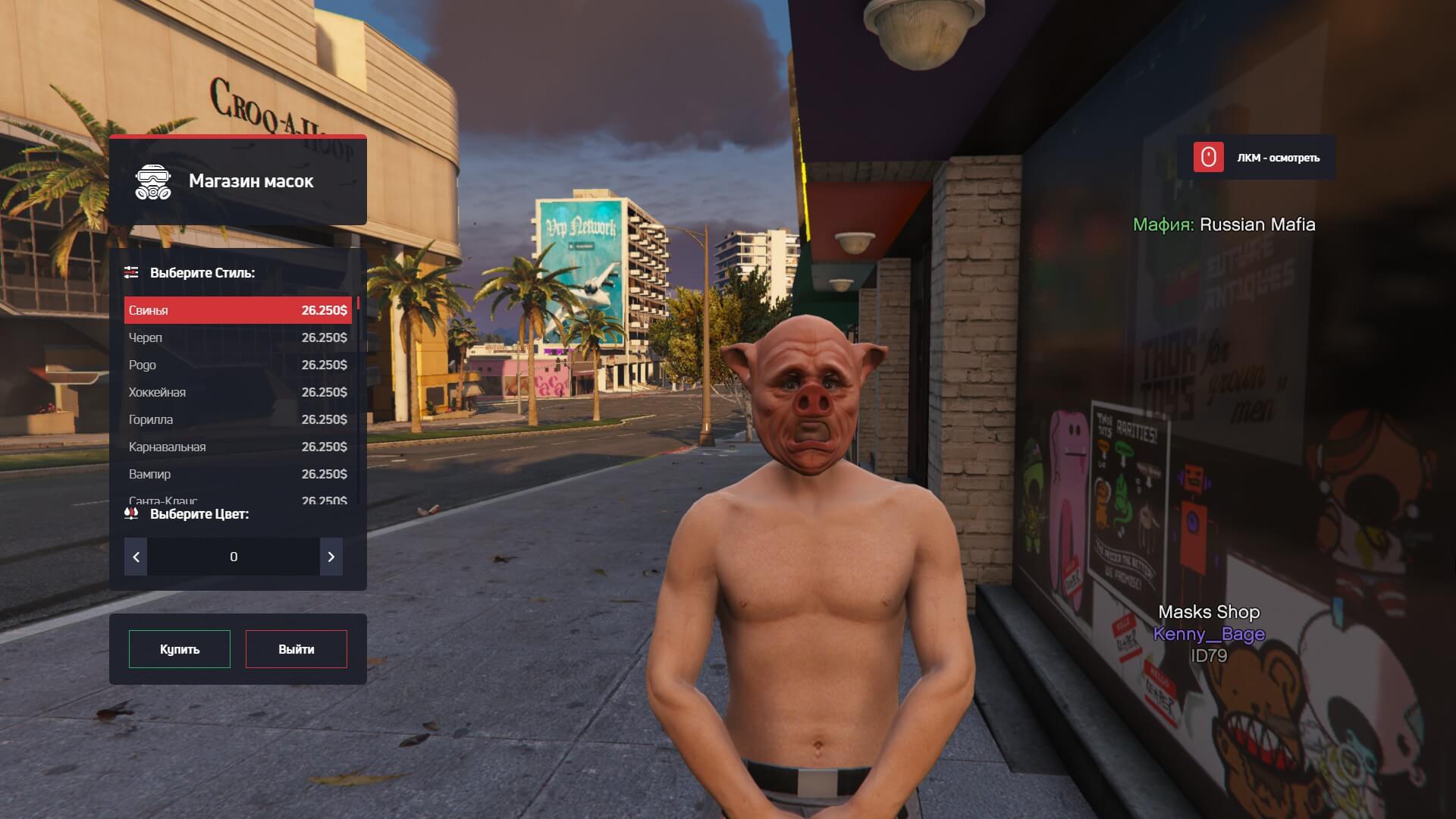
Task: Select the Хоккейная mask style
Action: (237, 392)
